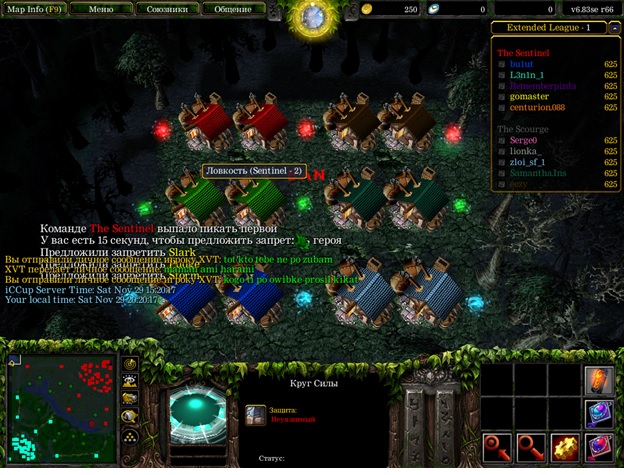Toggle minimap ally color mode button
The width and height of the screenshot is (631, 475).
(x=130, y=399)
